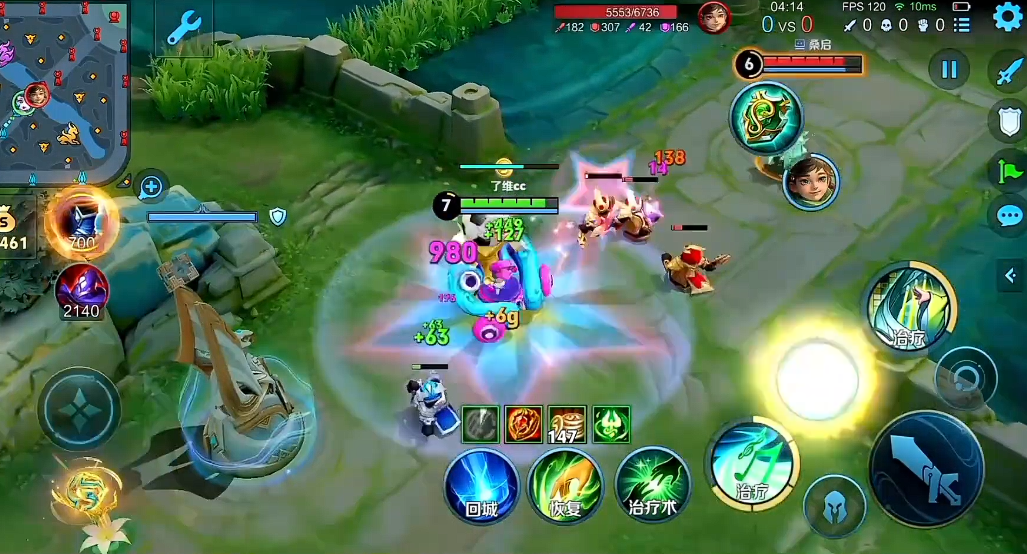Buy the recommended 2140 gold item

coord(81,291)
